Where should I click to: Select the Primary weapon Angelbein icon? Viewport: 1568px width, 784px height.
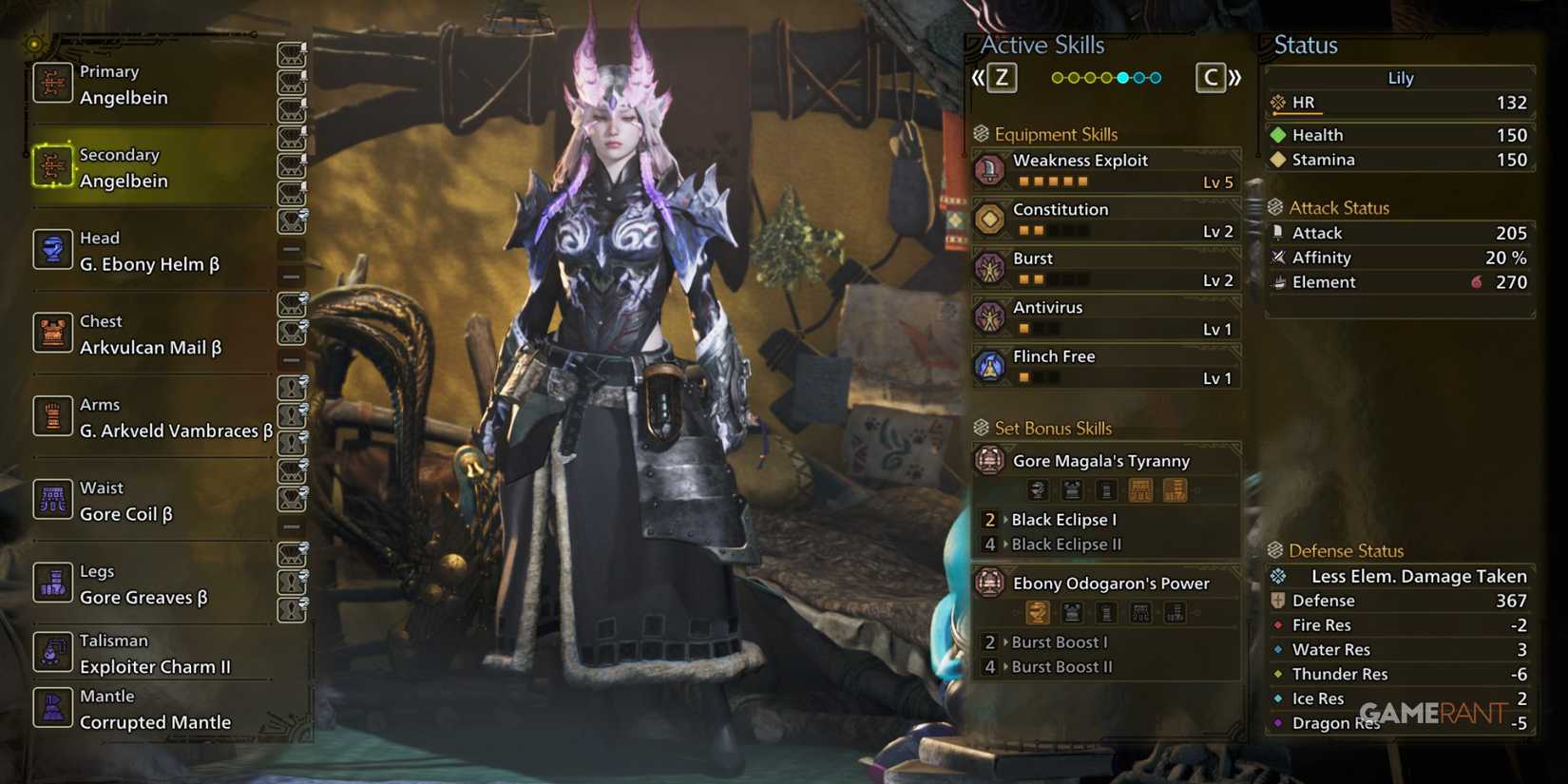(53, 84)
